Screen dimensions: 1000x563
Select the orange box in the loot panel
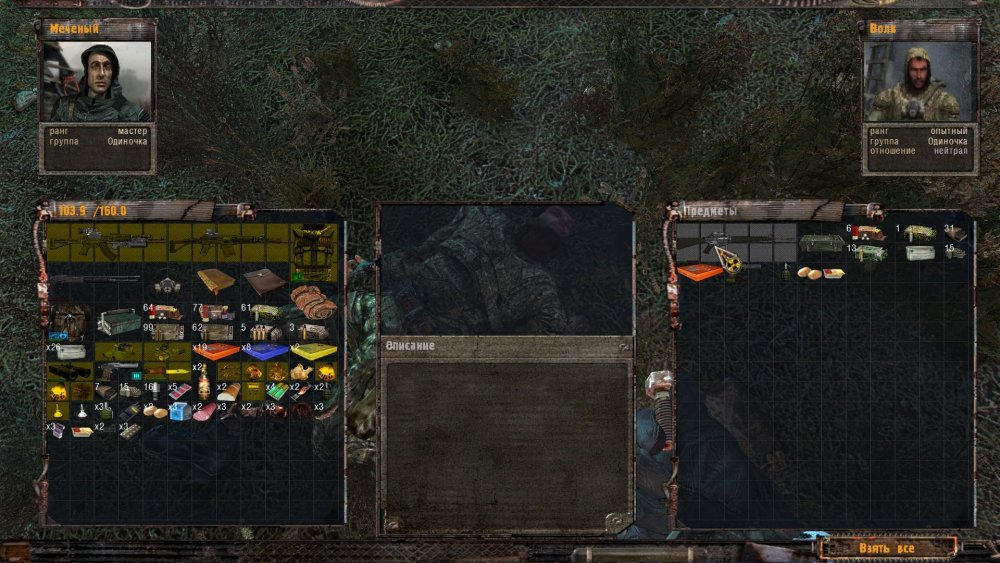[x=699, y=271]
